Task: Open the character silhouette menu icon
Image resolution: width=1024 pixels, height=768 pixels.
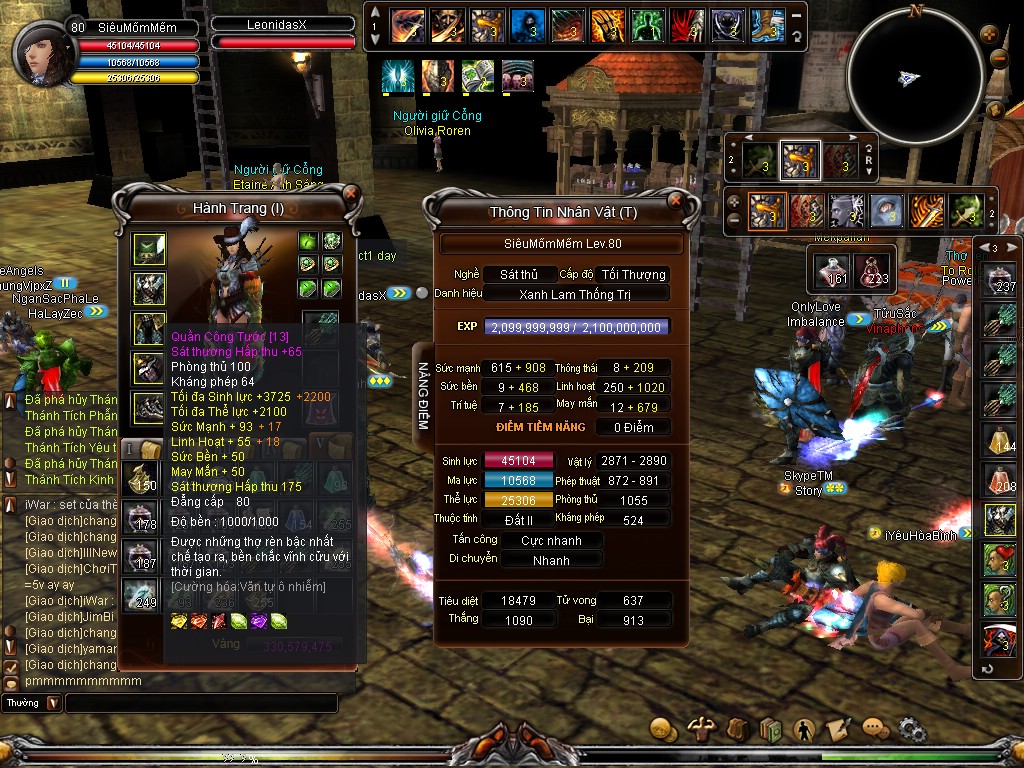Action: click(803, 729)
